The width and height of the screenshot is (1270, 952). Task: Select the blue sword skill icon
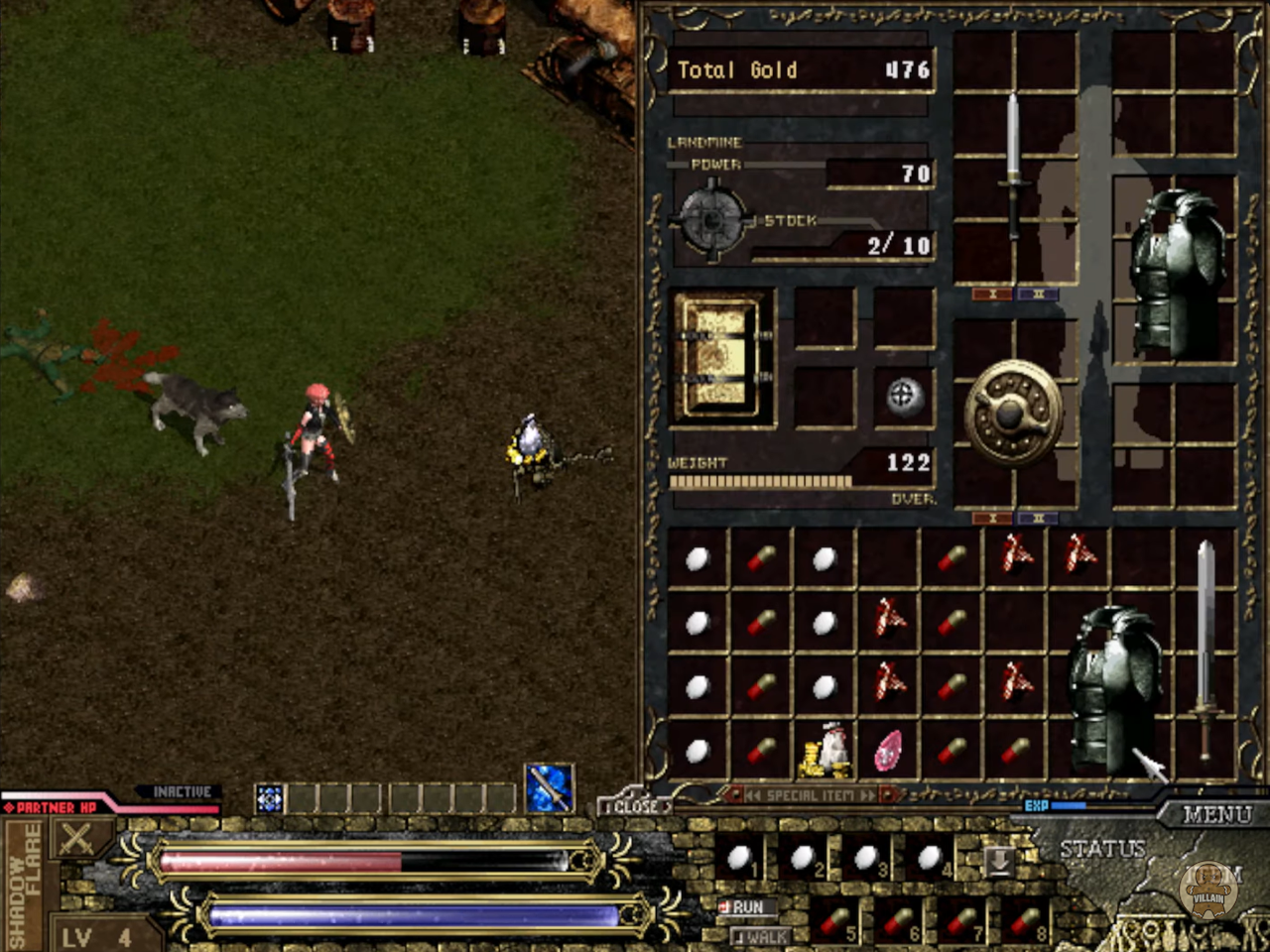pyautogui.click(x=549, y=788)
